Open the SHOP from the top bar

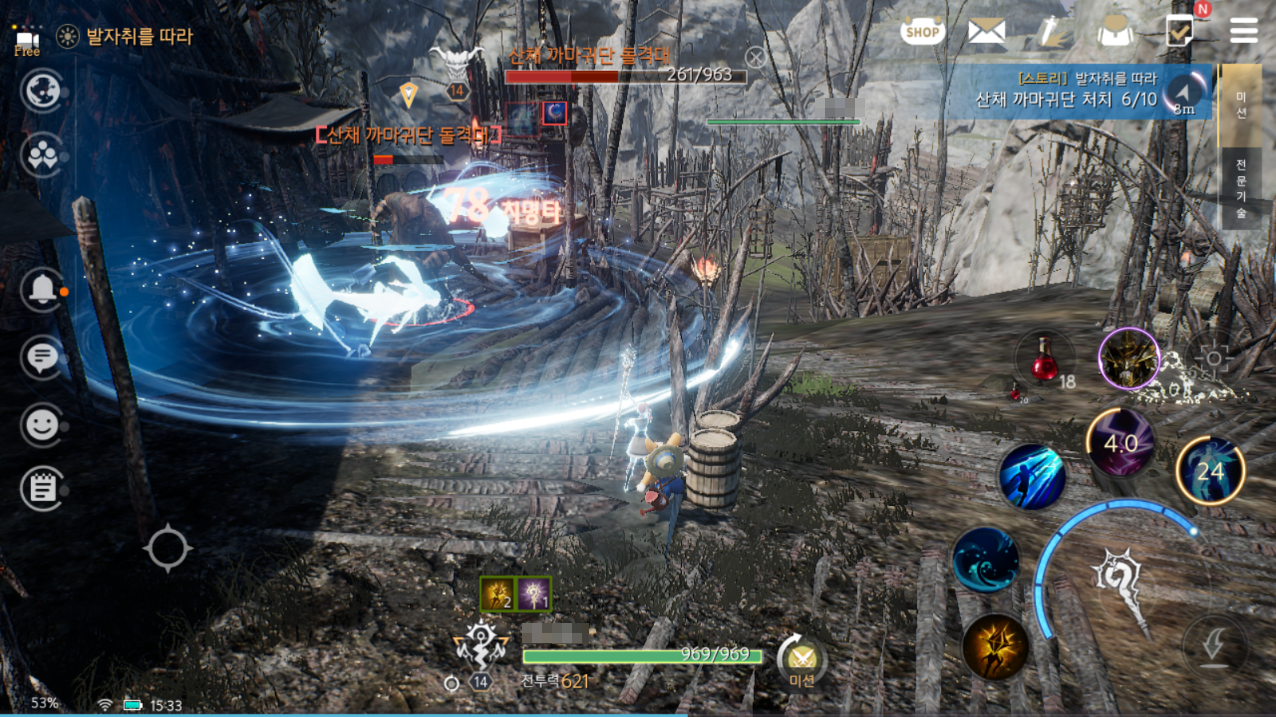point(922,32)
